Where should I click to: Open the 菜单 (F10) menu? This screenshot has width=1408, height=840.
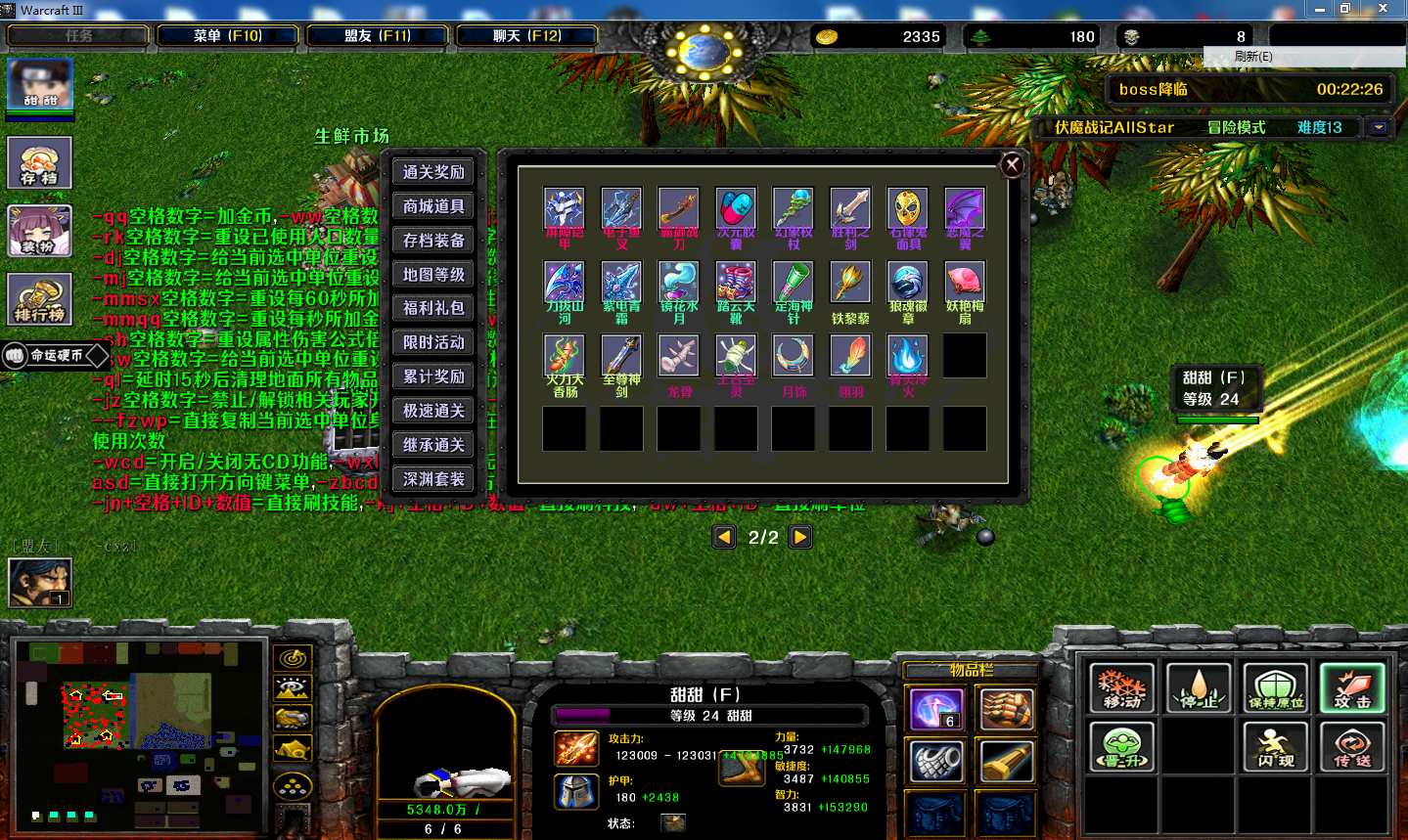point(227,36)
